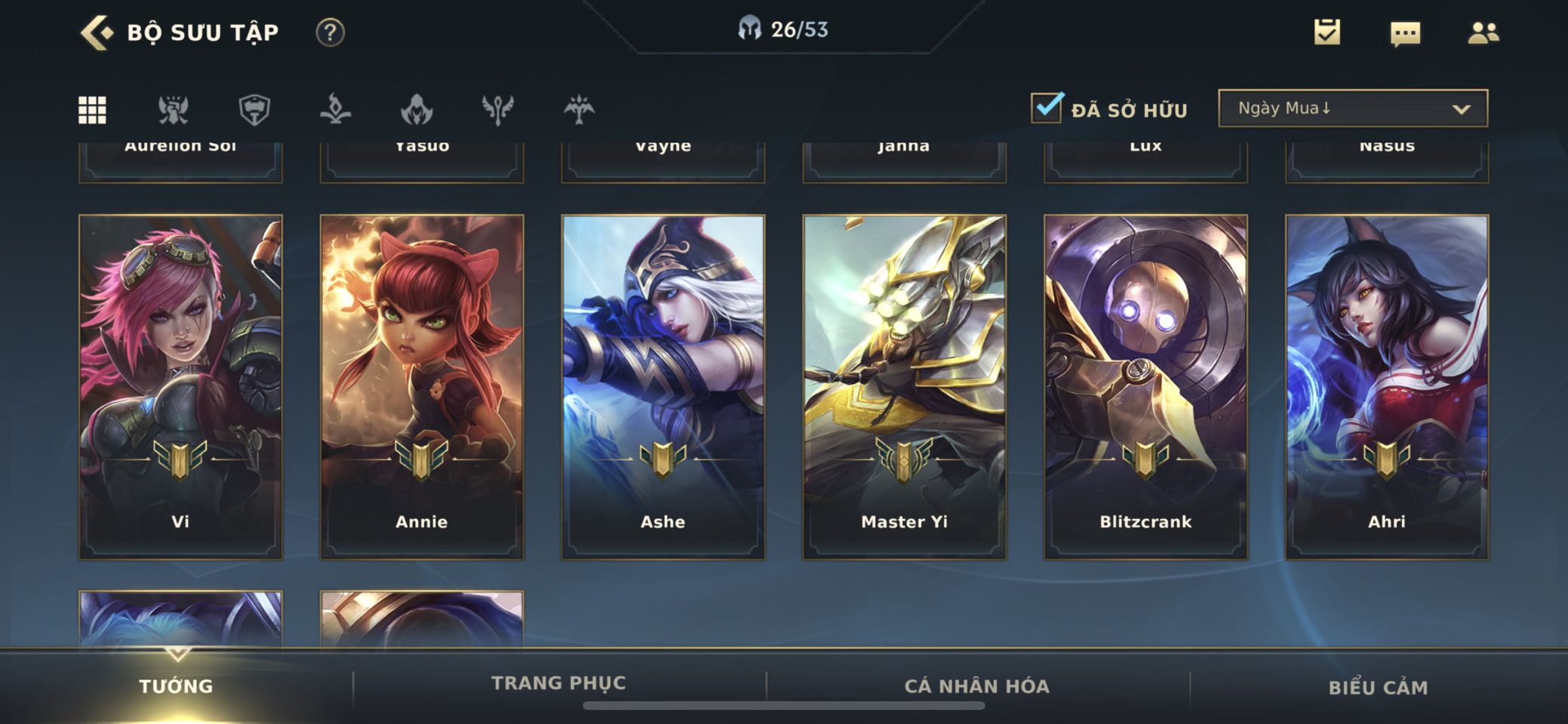
Task: Filter champions by the shield-helmet role icon
Action: pyautogui.click(x=254, y=110)
